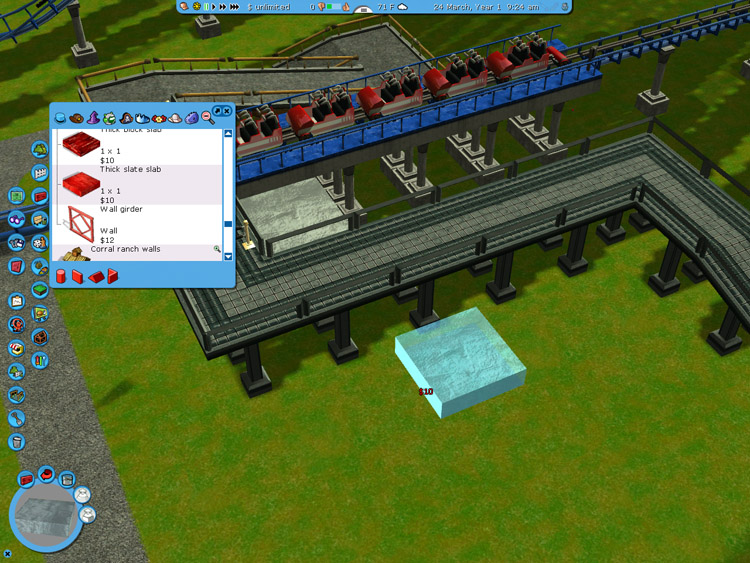Click the trash bin delete tool
Image resolution: width=750 pixels, height=563 pixels.
pyautogui.click(x=16, y=442)
